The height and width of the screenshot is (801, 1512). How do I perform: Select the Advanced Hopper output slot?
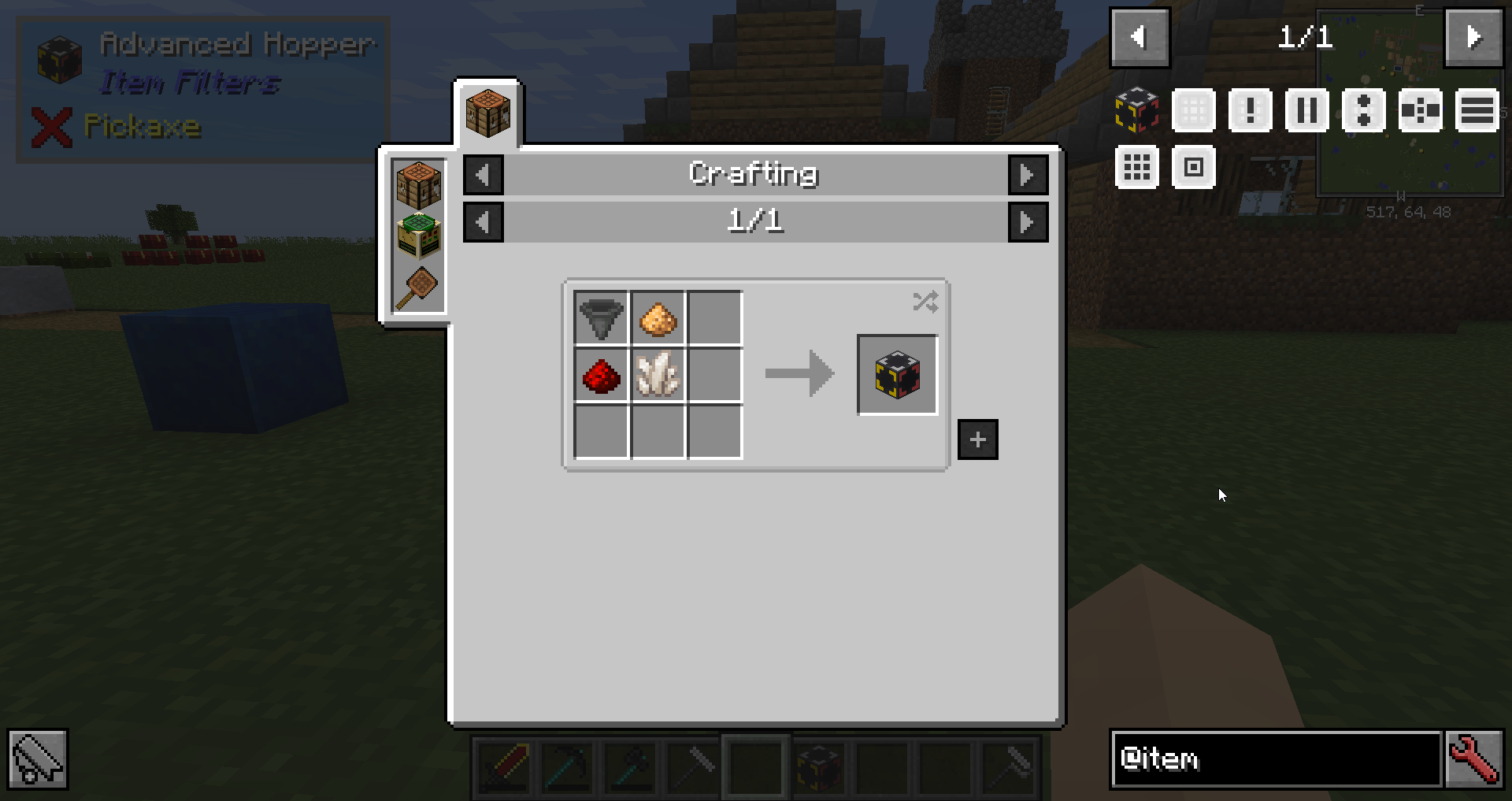(x=897, y=375)
